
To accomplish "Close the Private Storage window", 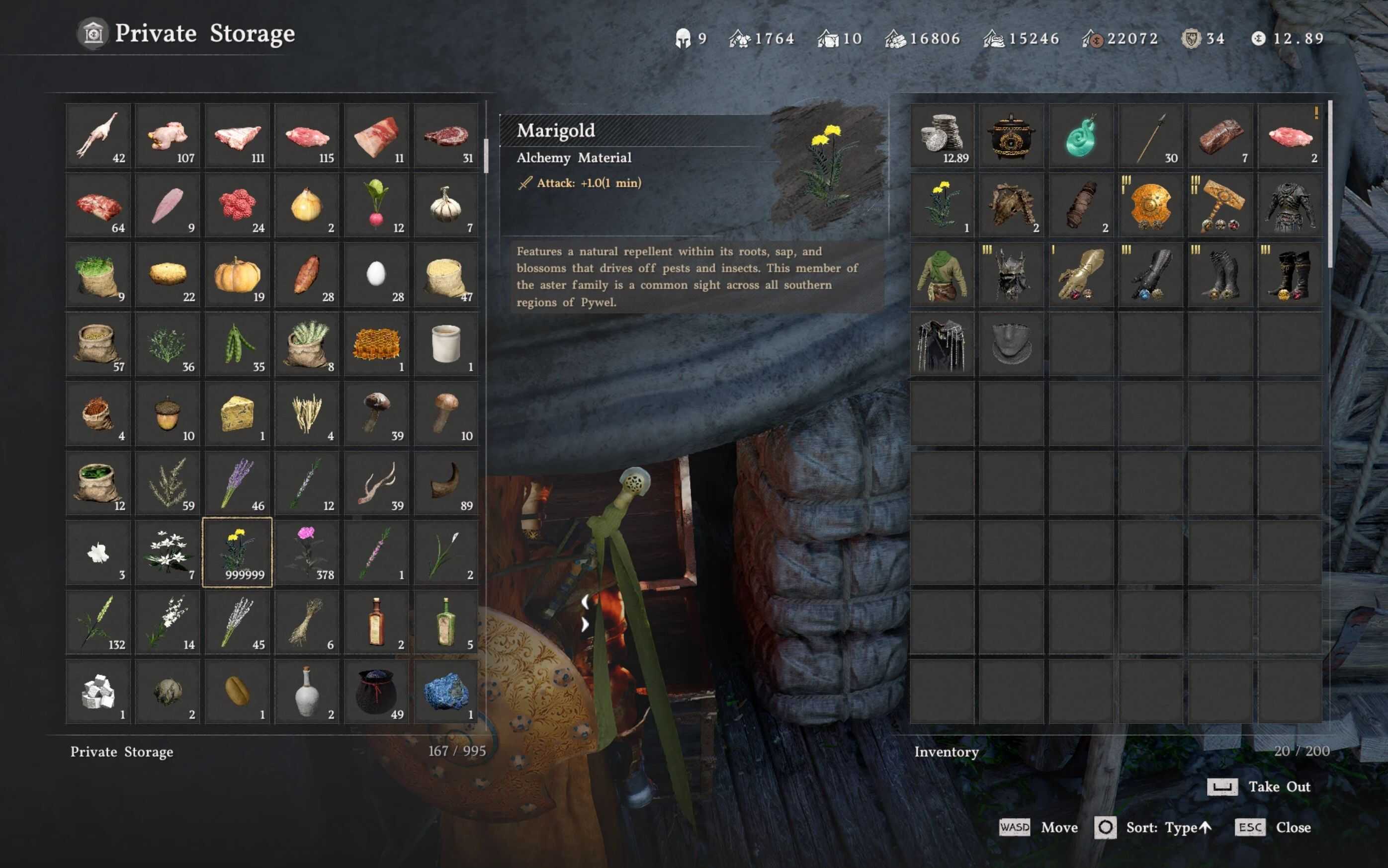I will (1274, 828).
